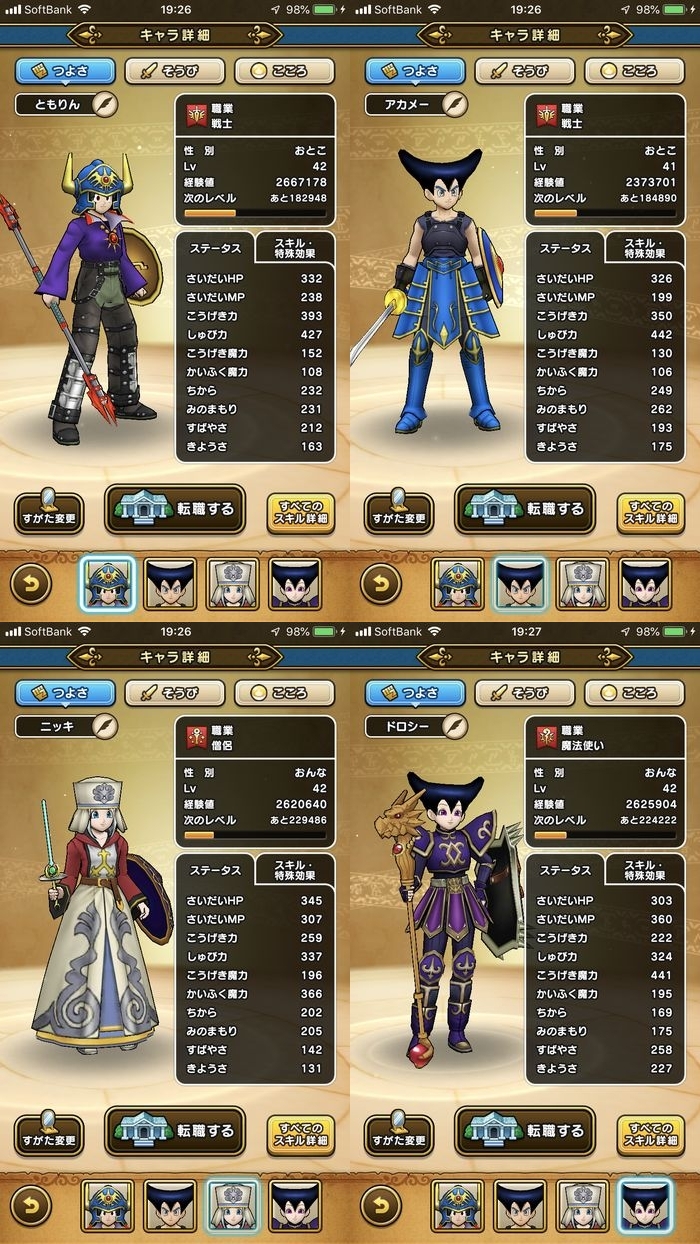Choose 転職する on ともりん's character screen
Viewport: 700px width, 1244px height.
click(x=175, y=509)
